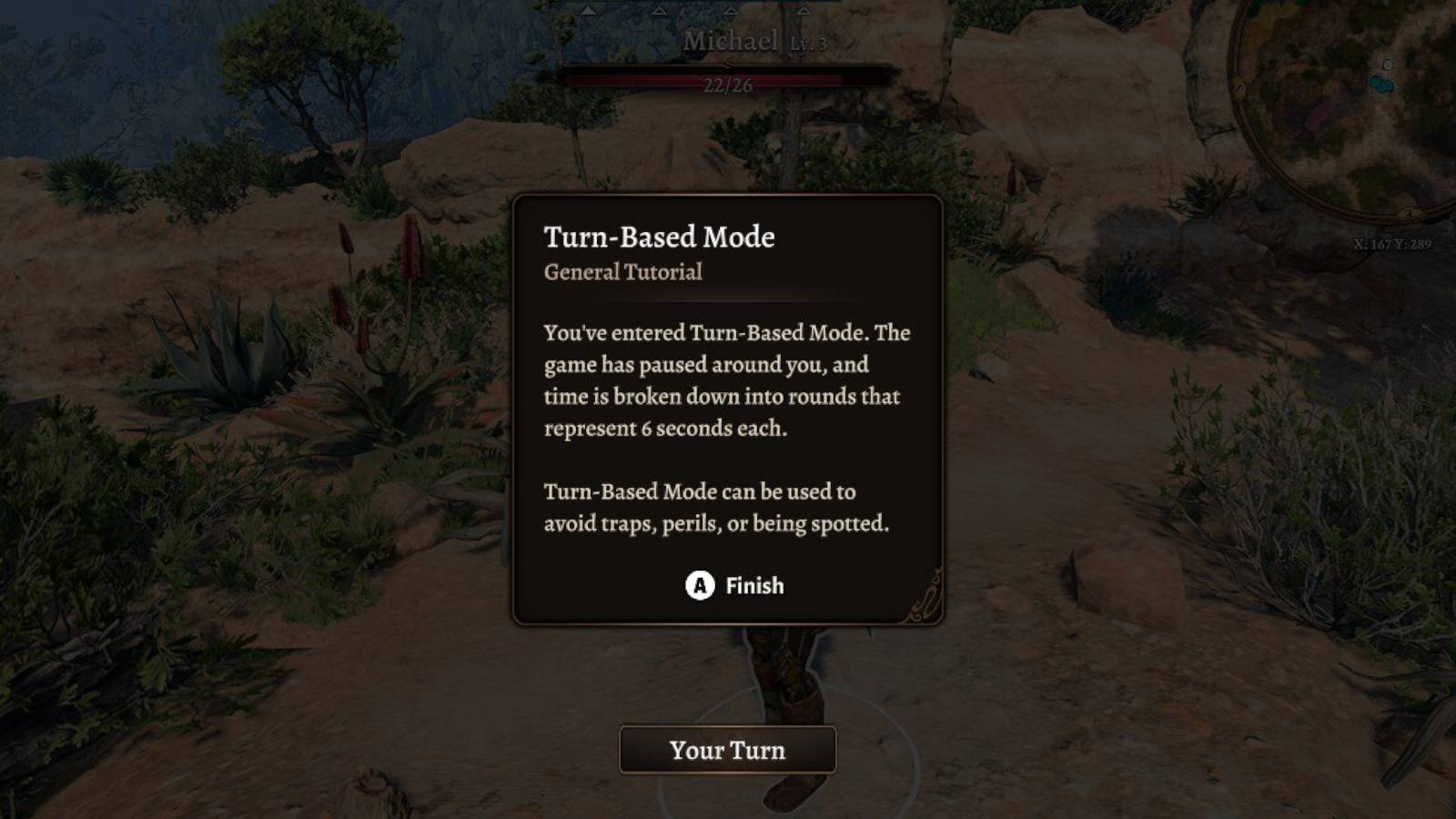Expand the rightmost triangle indicator at the top
The image size is (1456, 819).
(804, 12)
